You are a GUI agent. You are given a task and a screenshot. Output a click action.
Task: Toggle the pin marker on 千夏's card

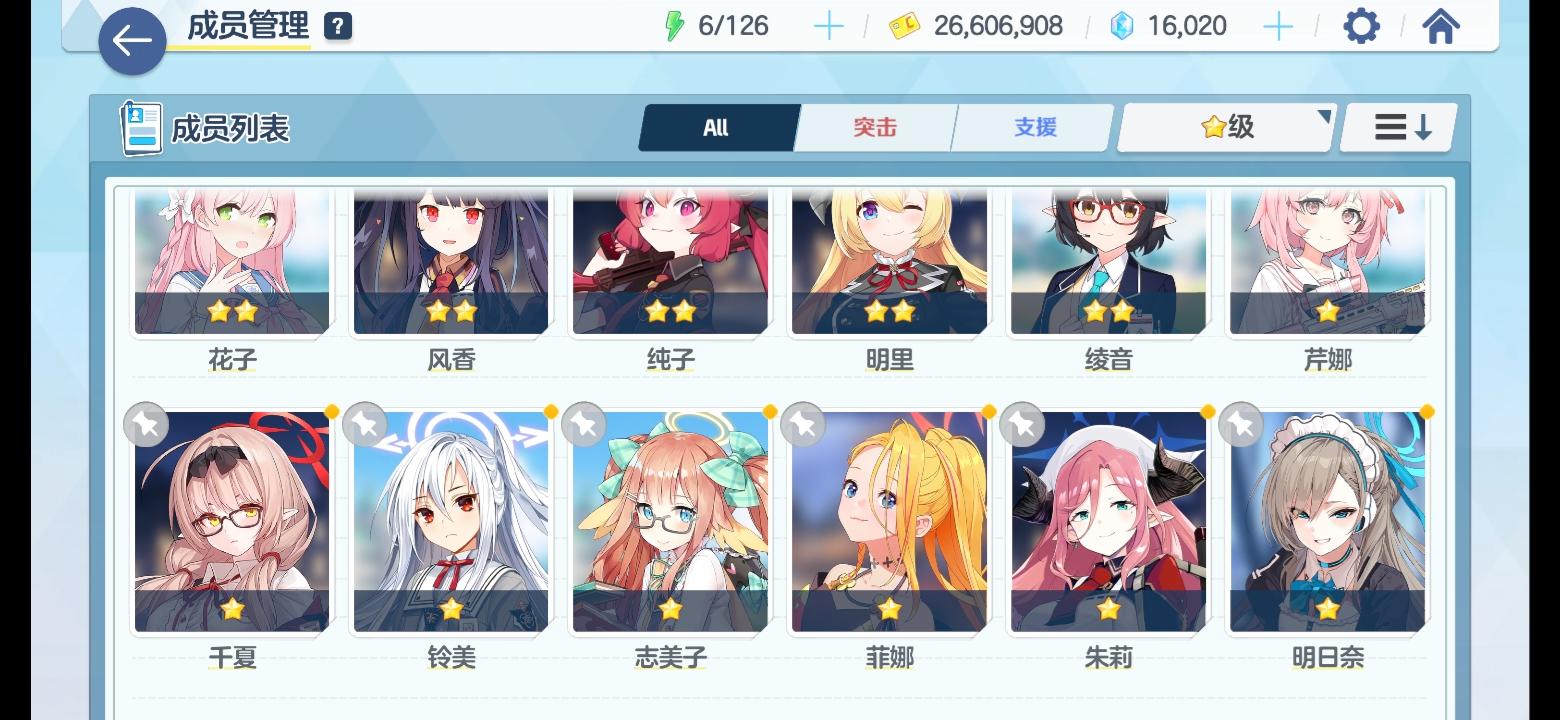click(145, 424)
